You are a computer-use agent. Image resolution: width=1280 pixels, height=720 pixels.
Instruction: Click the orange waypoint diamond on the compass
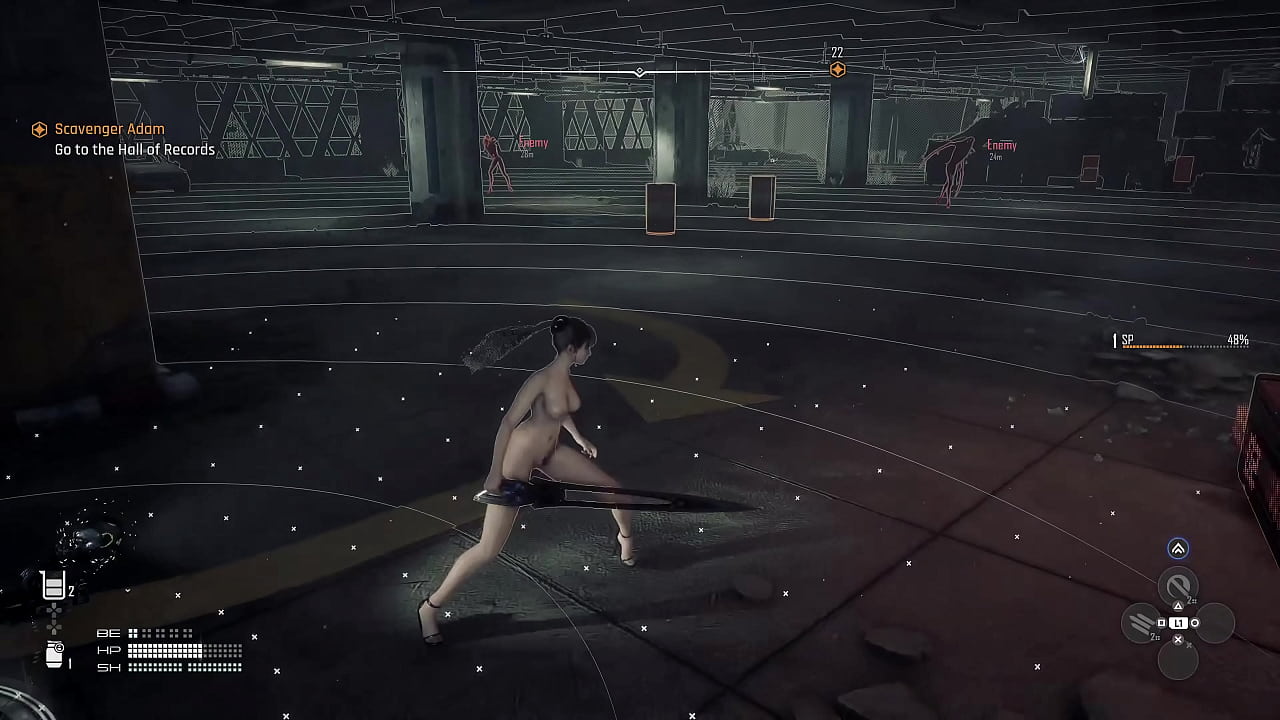tap(836, 69)
